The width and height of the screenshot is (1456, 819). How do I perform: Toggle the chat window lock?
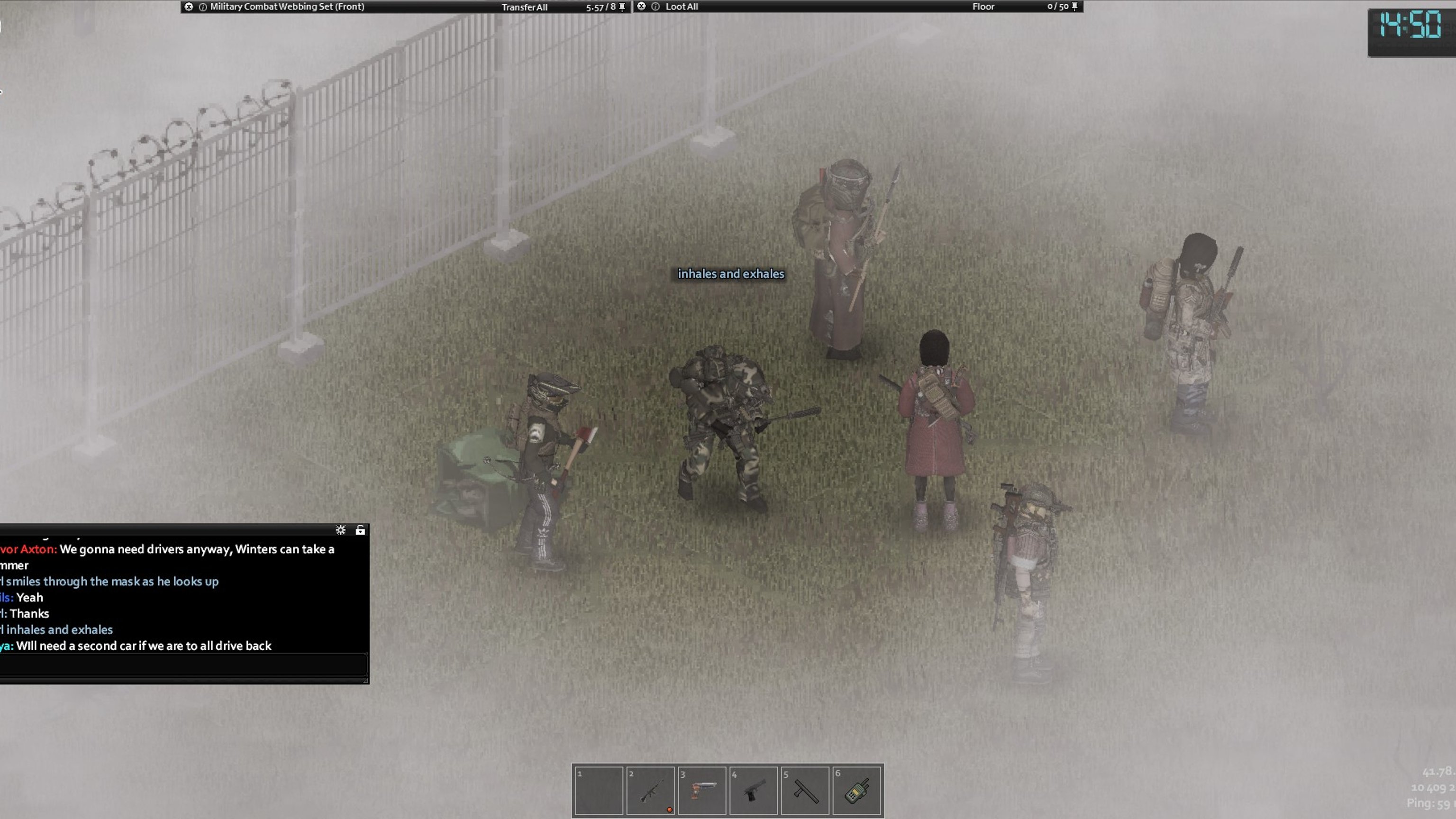[x=360, y=529]
